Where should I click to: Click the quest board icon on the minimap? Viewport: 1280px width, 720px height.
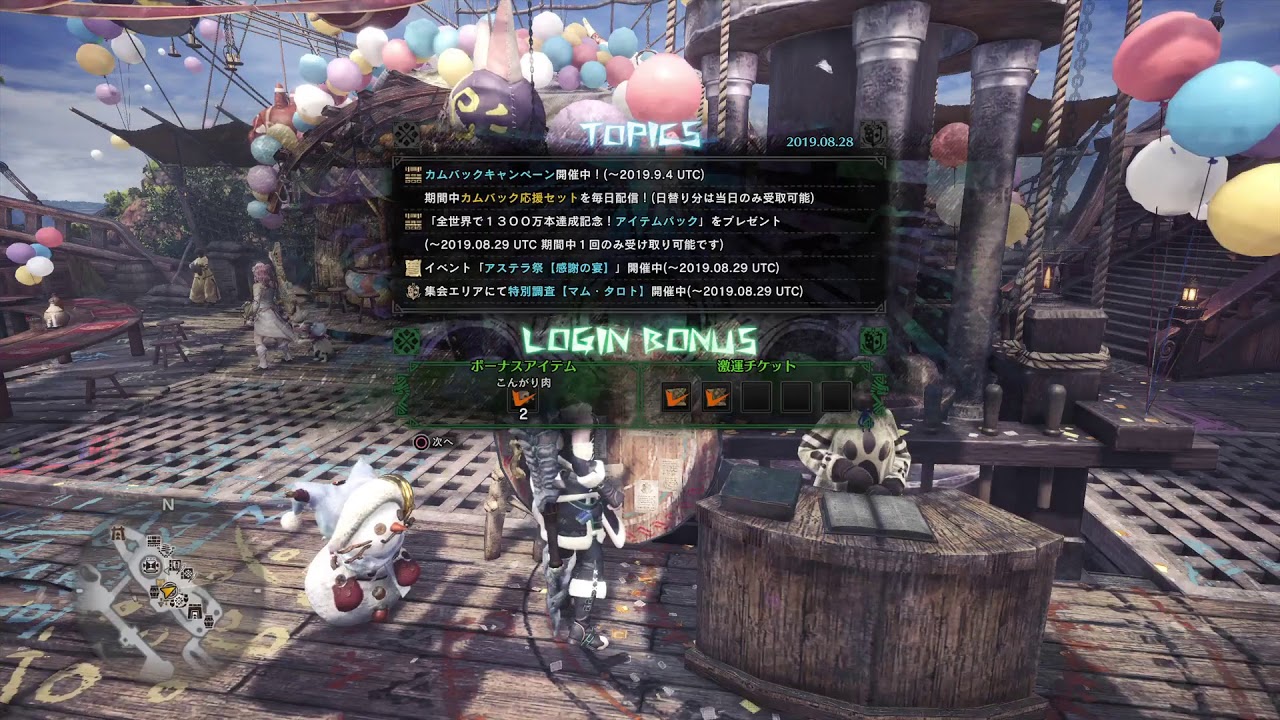coord(152,543)
